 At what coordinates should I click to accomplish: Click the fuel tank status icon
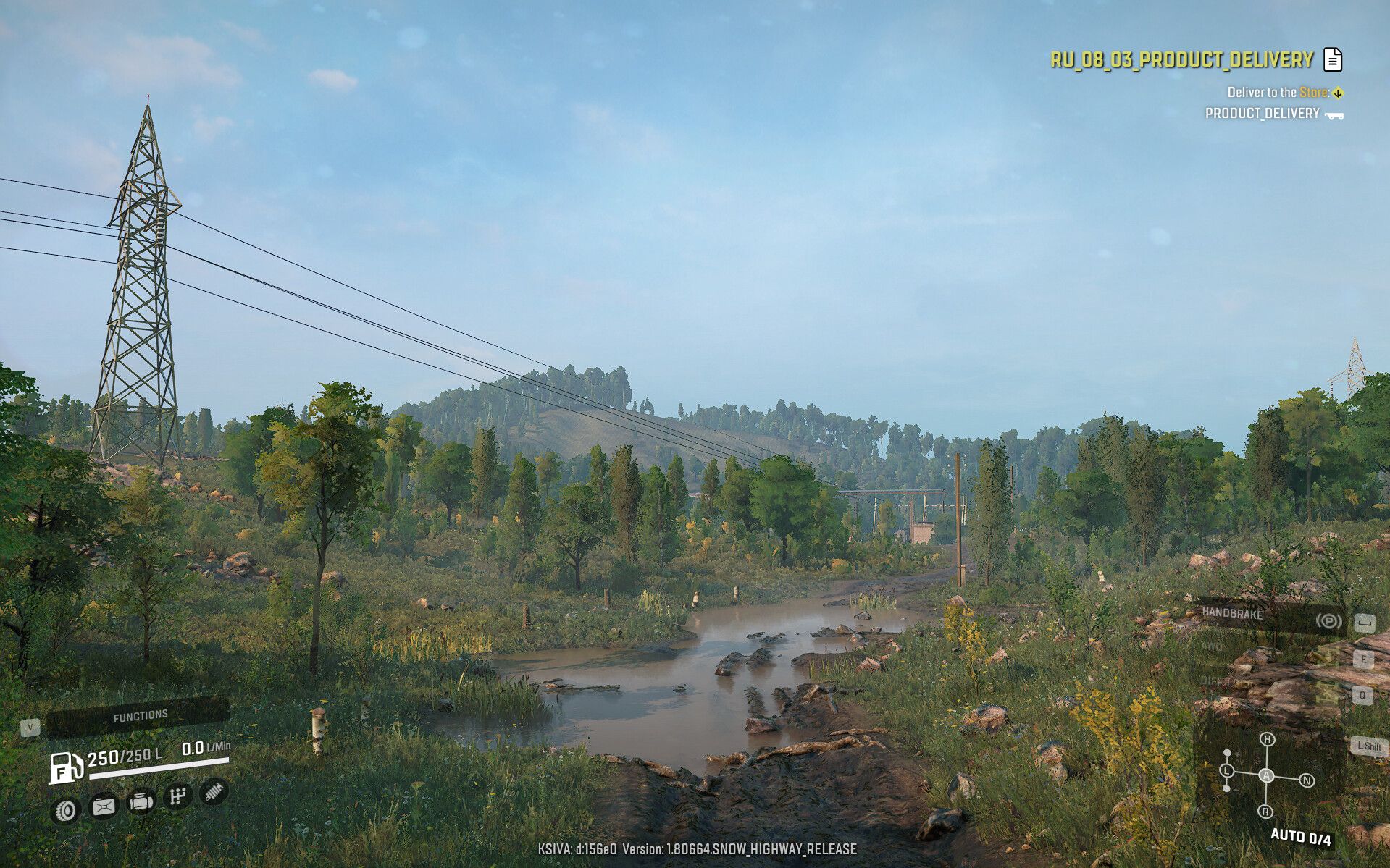pos(104,806)
